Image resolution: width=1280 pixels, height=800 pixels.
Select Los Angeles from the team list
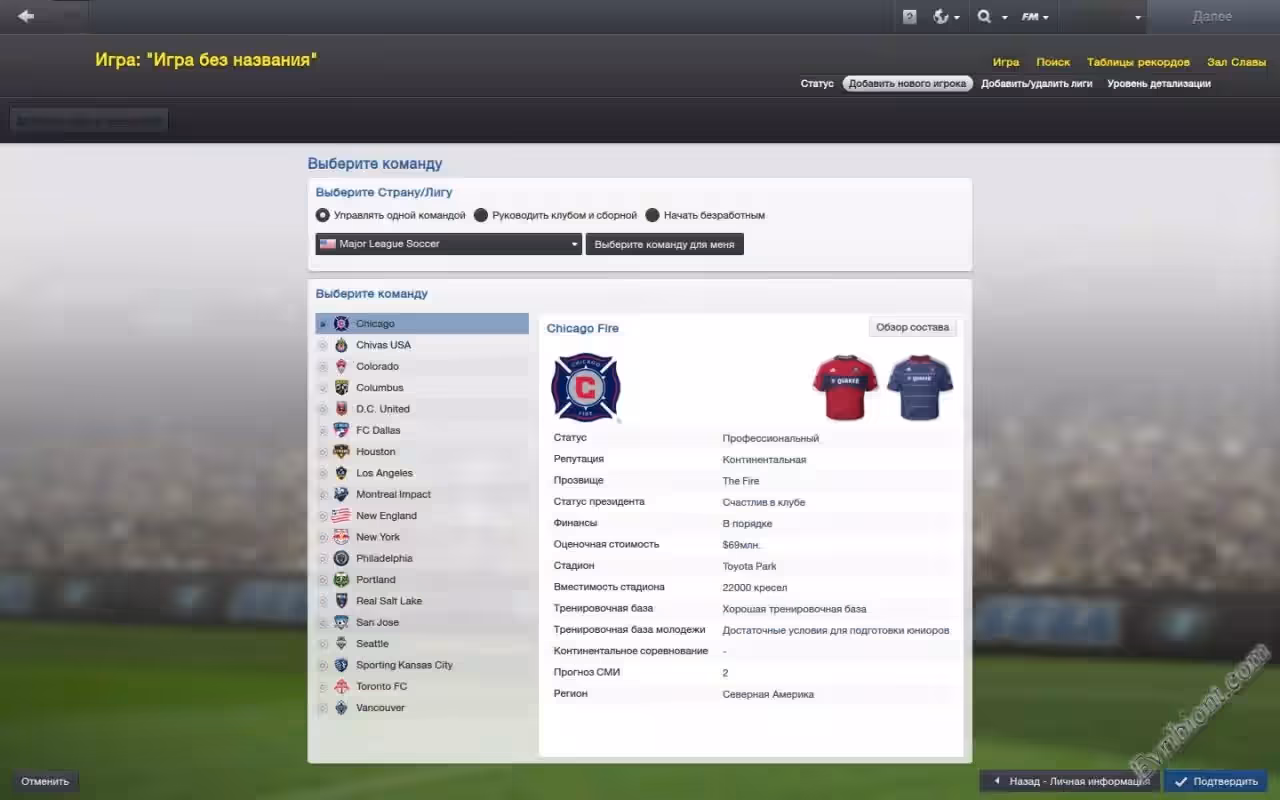(384, 473)
